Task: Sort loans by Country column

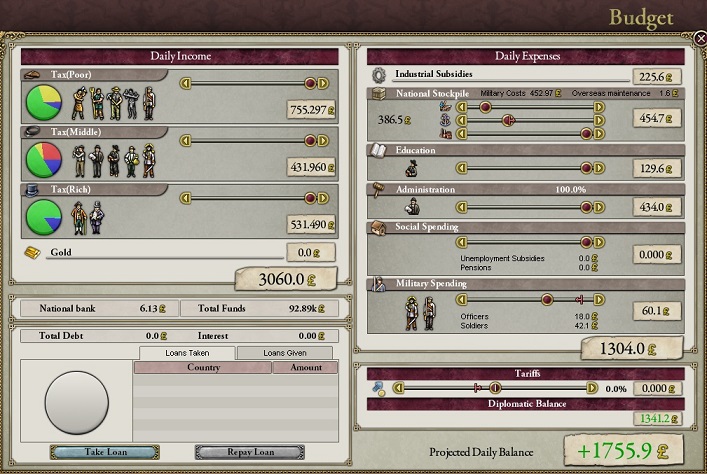Action: [x=203, y=368]
